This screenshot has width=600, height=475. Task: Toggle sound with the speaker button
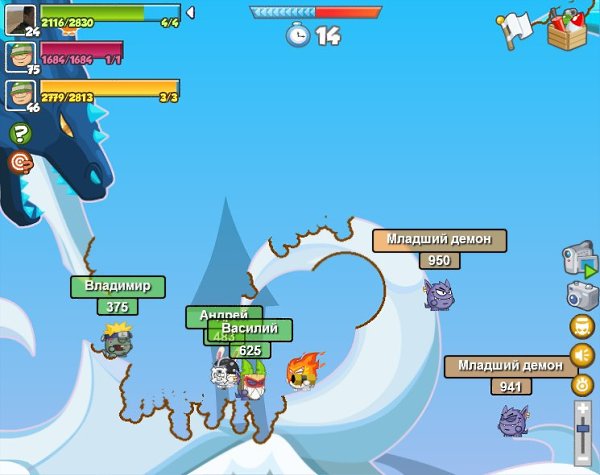point(582,355)
